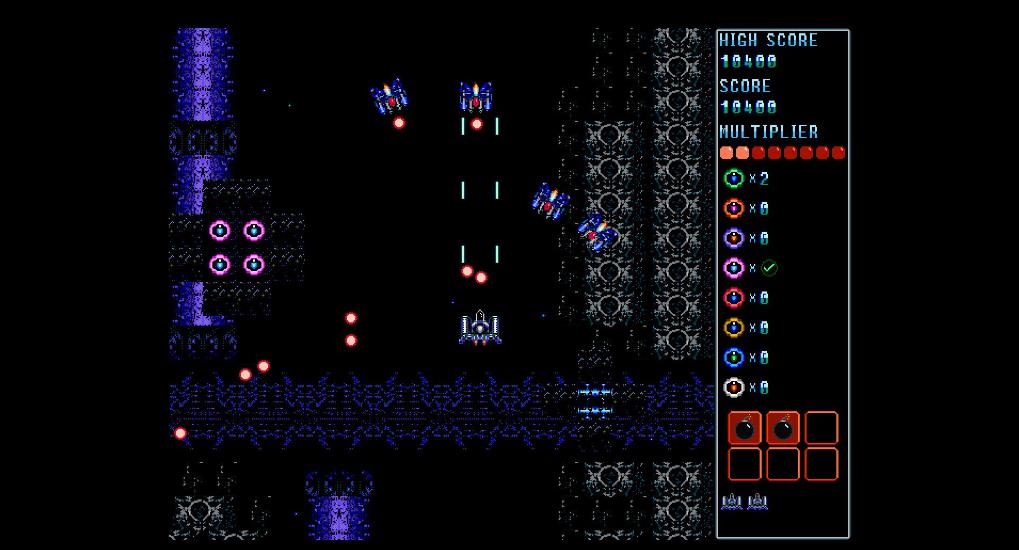
Task: Click the green checkmark beside the pink orb
Action: [x=769, y=268]
